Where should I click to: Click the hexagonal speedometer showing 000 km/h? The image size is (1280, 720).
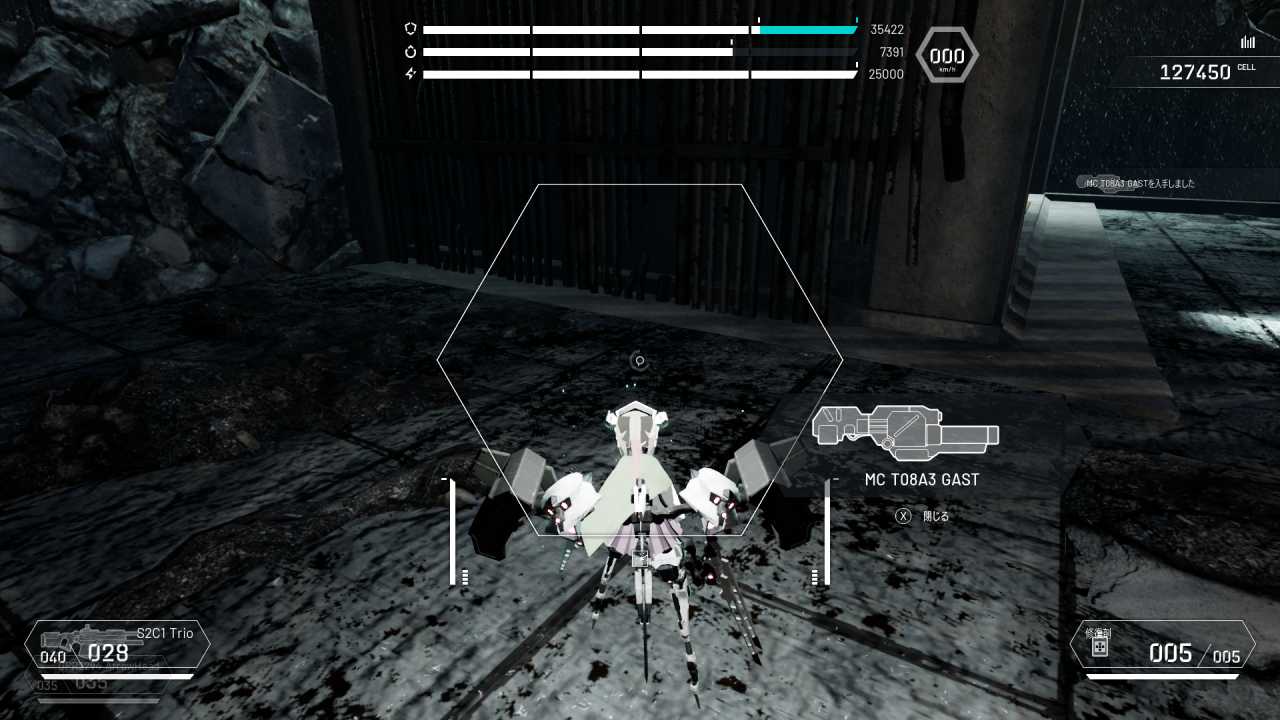[945, 55]
